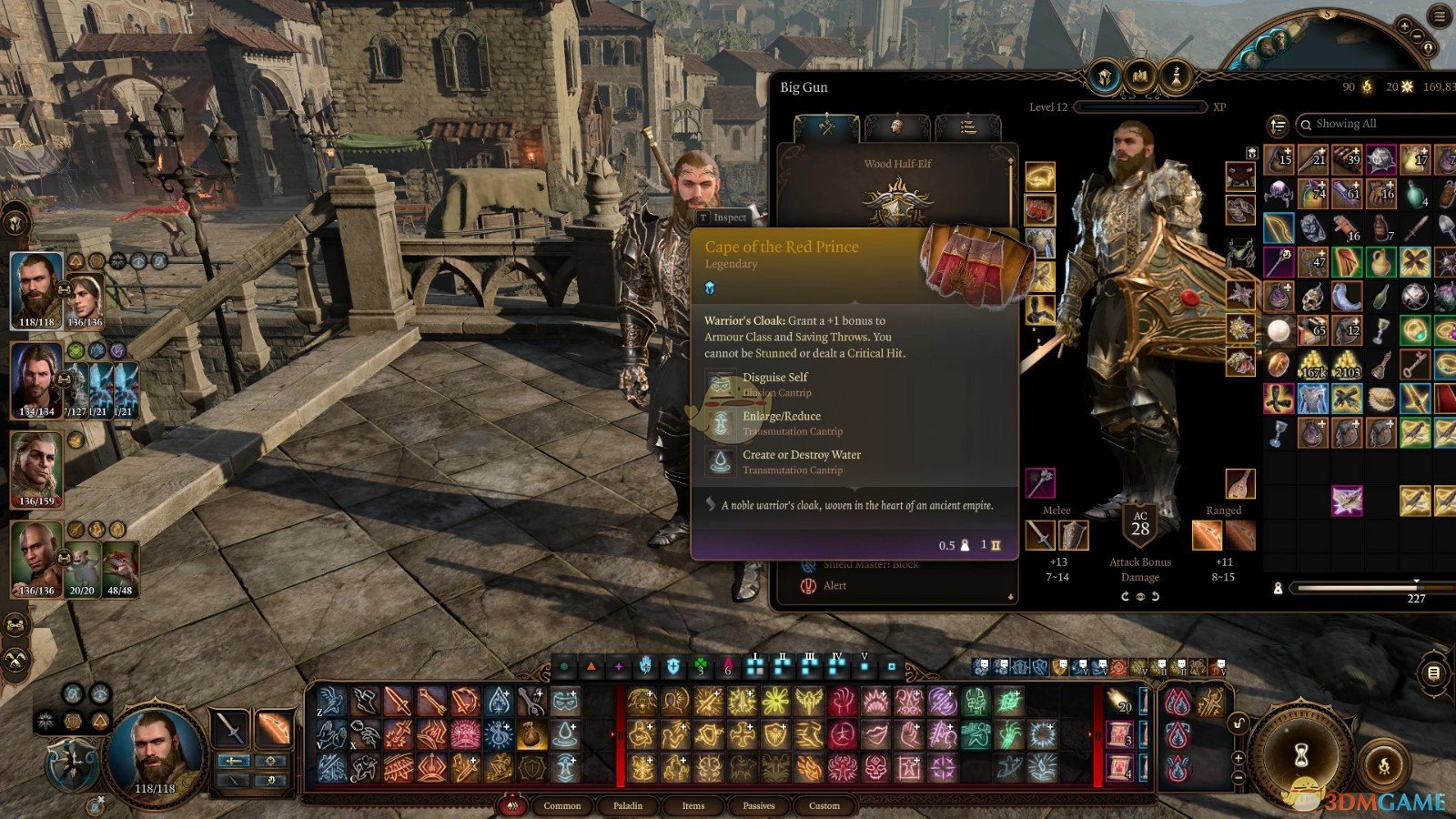Click the ranged weapon equipment slot
Screen dimensions: 1456x819
click(1208, 536)
